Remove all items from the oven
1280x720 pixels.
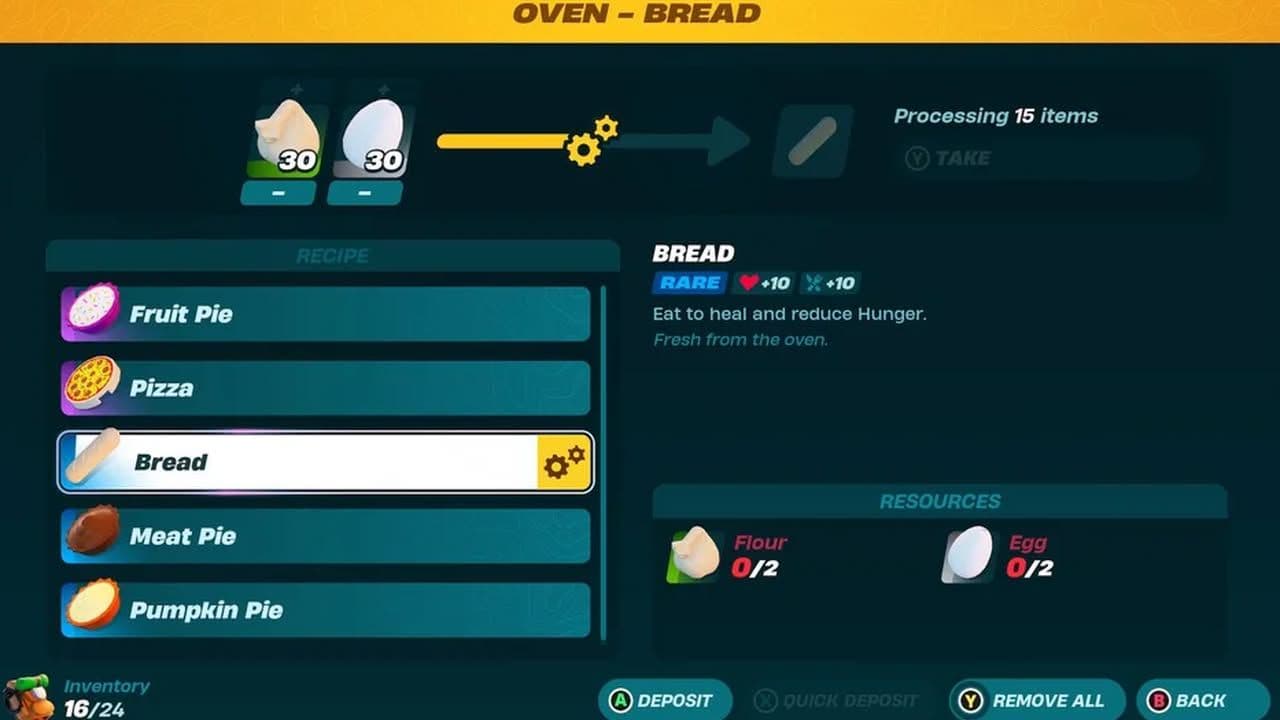pyautogui.click(x=1036, y=700)
